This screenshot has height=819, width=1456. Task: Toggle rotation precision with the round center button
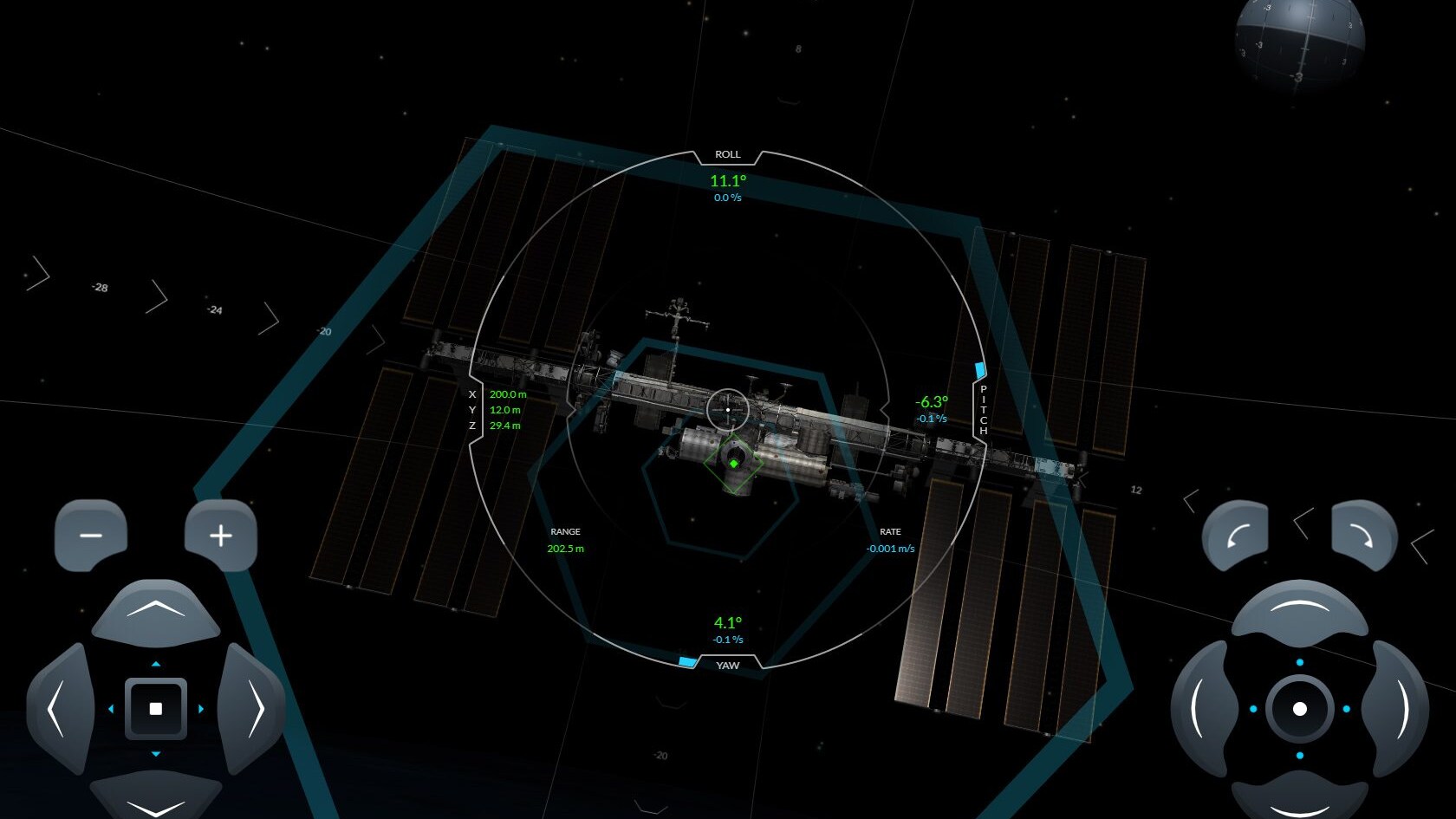(1299, 709)
